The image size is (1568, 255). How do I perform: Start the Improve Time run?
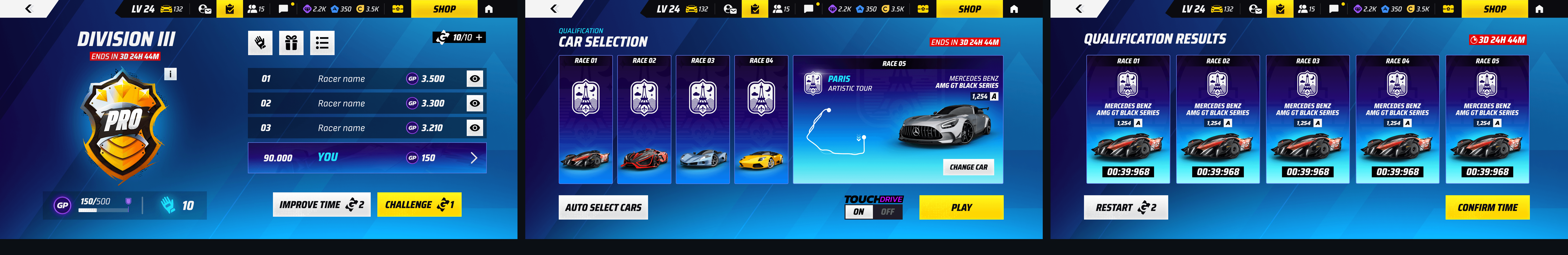click(x=321, y=205)
